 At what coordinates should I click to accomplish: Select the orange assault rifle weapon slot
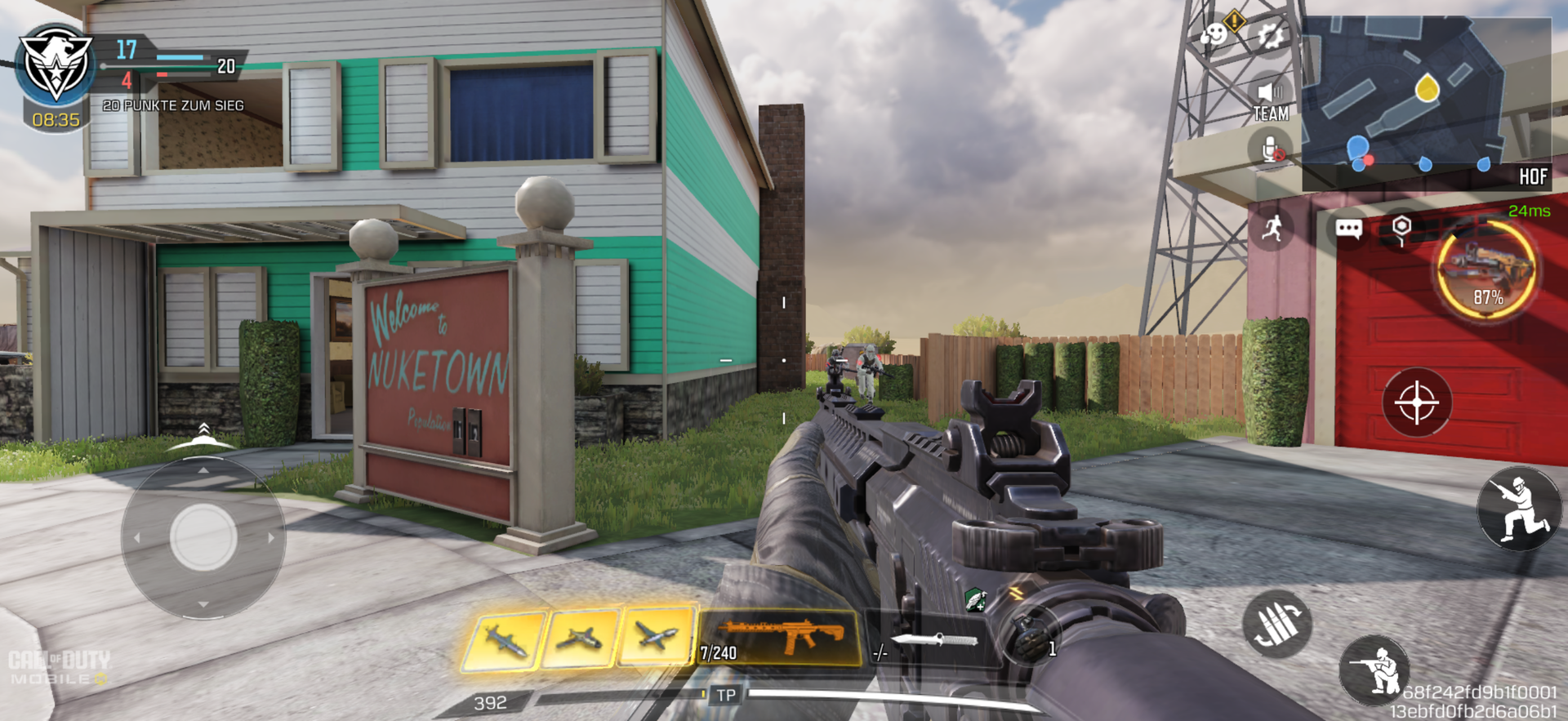[x=780, y=637]
